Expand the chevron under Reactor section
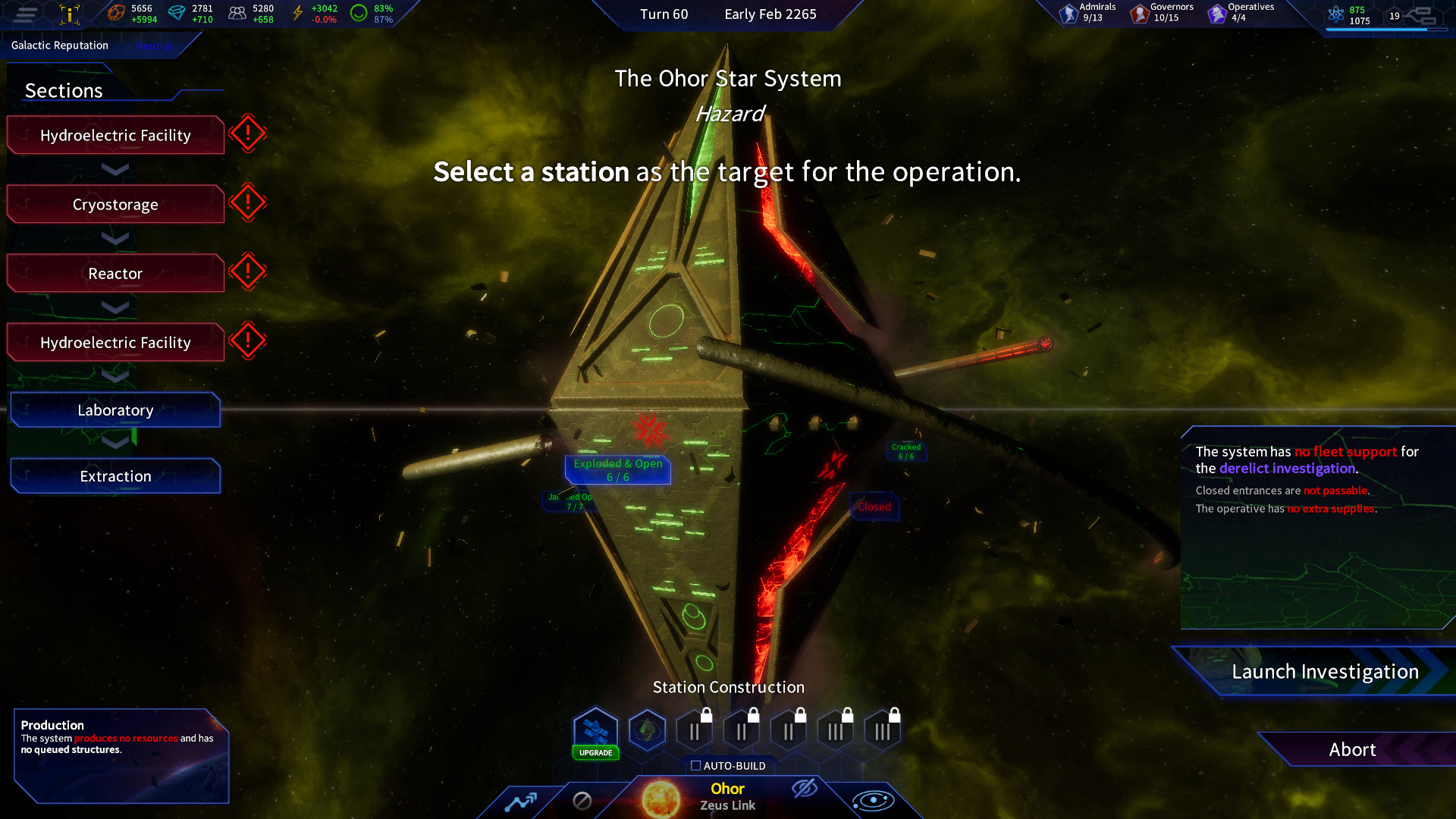The width and height of the screenshot is (1456, 819). [x=115, y=308]
